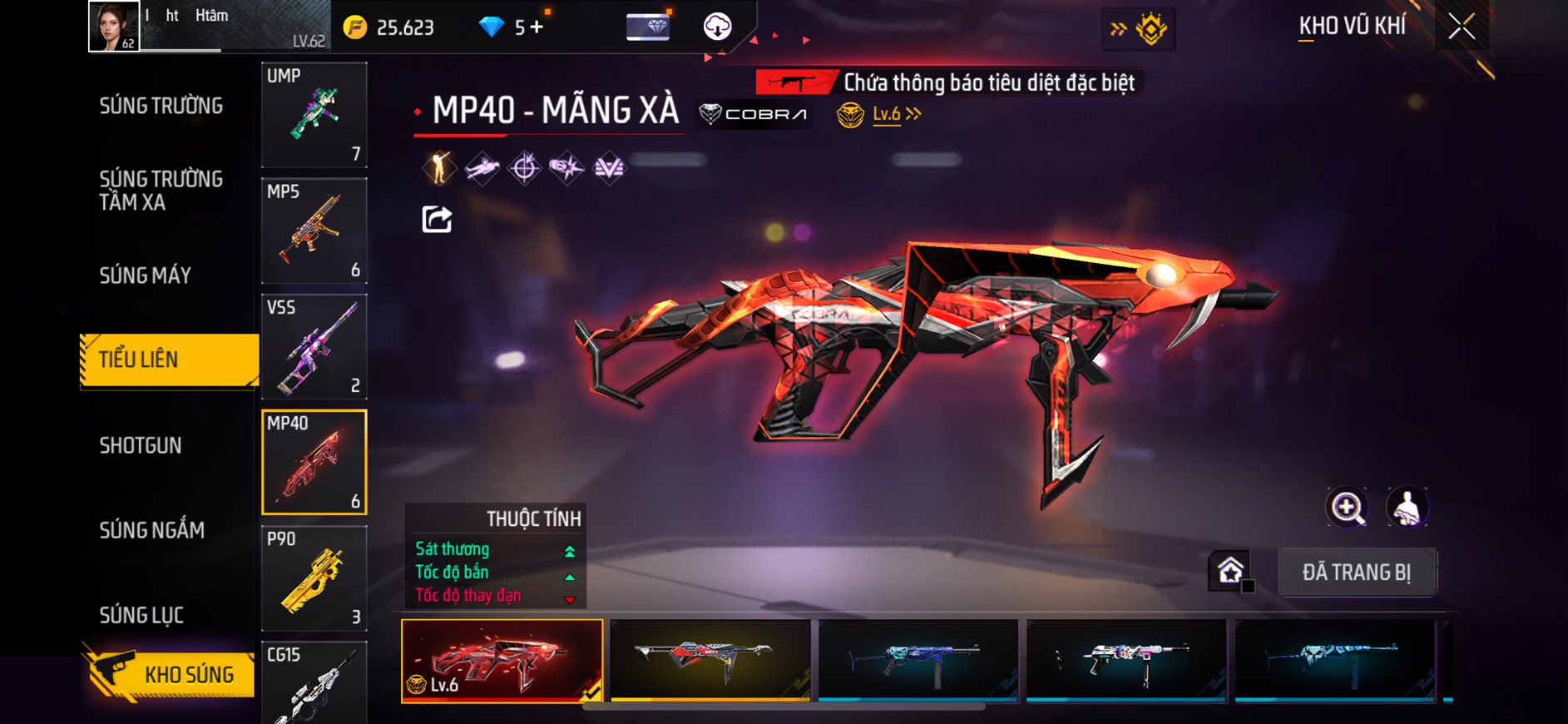Preview the skin on character icon
The image size is (1568, 724).
coord(1407,507)
